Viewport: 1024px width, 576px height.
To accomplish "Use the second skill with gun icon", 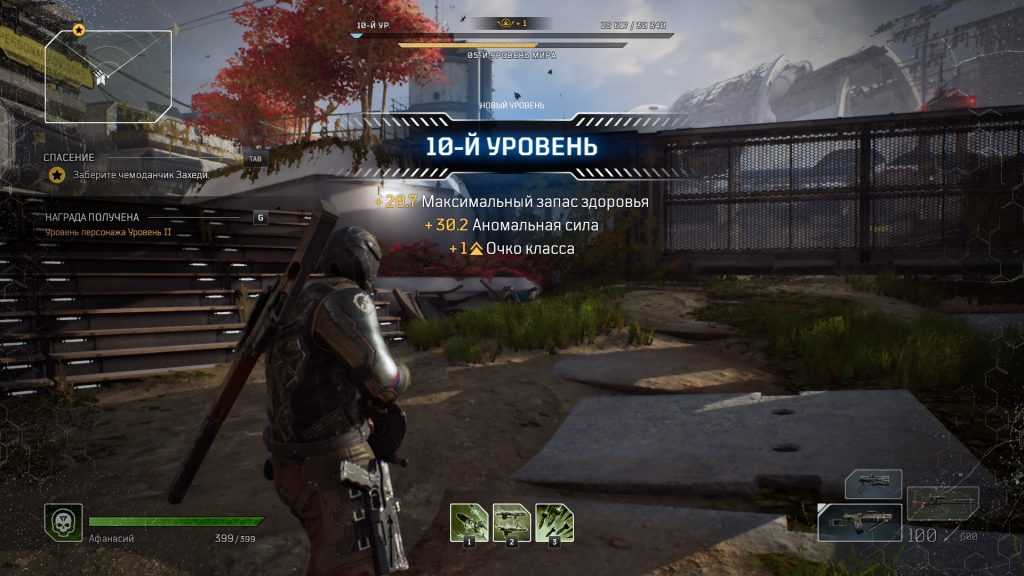I will pos(511,521).
